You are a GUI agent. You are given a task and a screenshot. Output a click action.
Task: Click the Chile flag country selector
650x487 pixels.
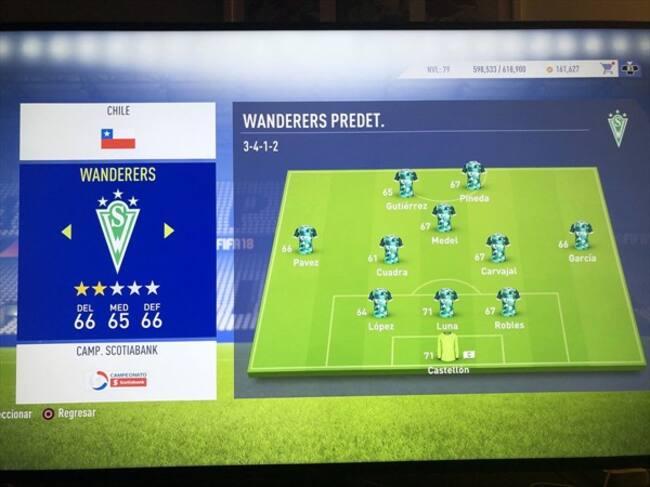(x=118, y=139)
